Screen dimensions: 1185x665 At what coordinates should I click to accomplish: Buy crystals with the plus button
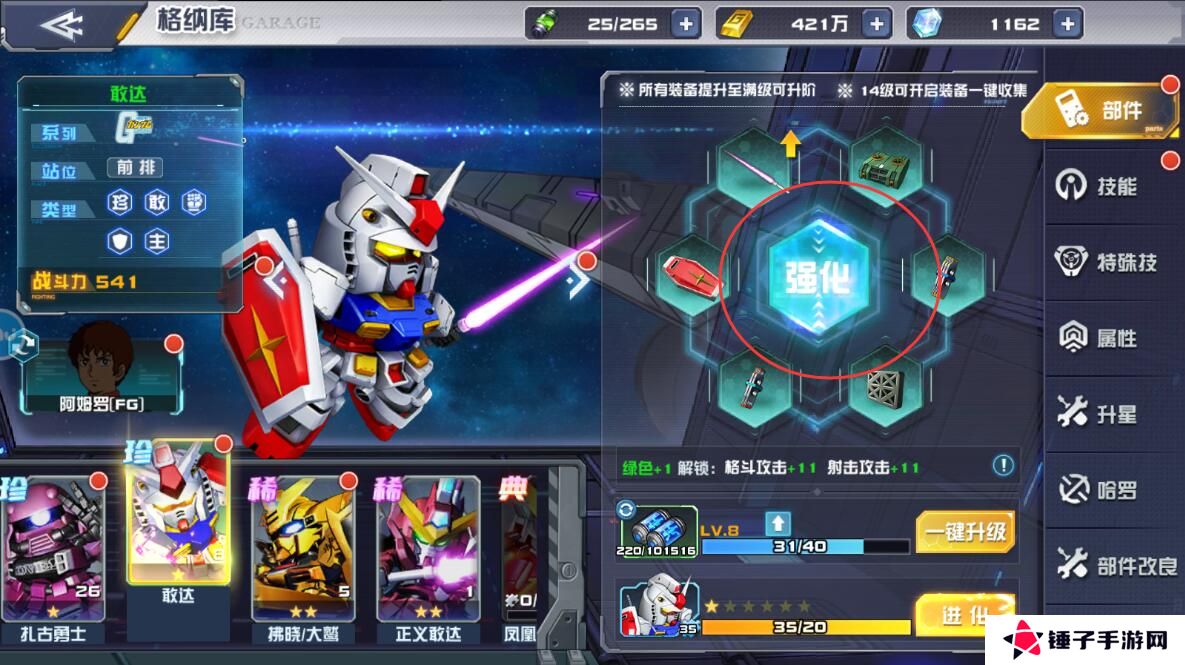(x=1067, y=24)
